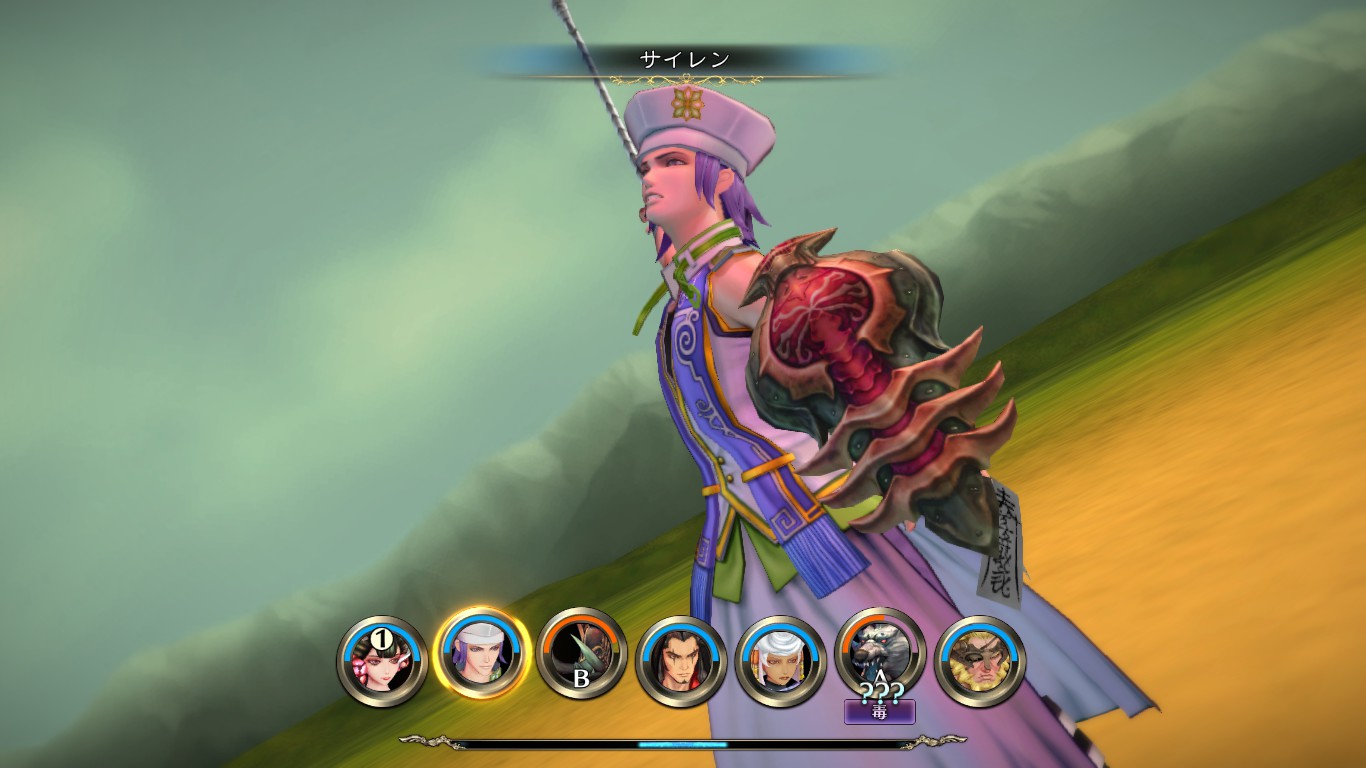The width and height of the screenshot is (1366, 768).
Task: Click the highlighted purple-haired character portrait
Action: [481, 655]
